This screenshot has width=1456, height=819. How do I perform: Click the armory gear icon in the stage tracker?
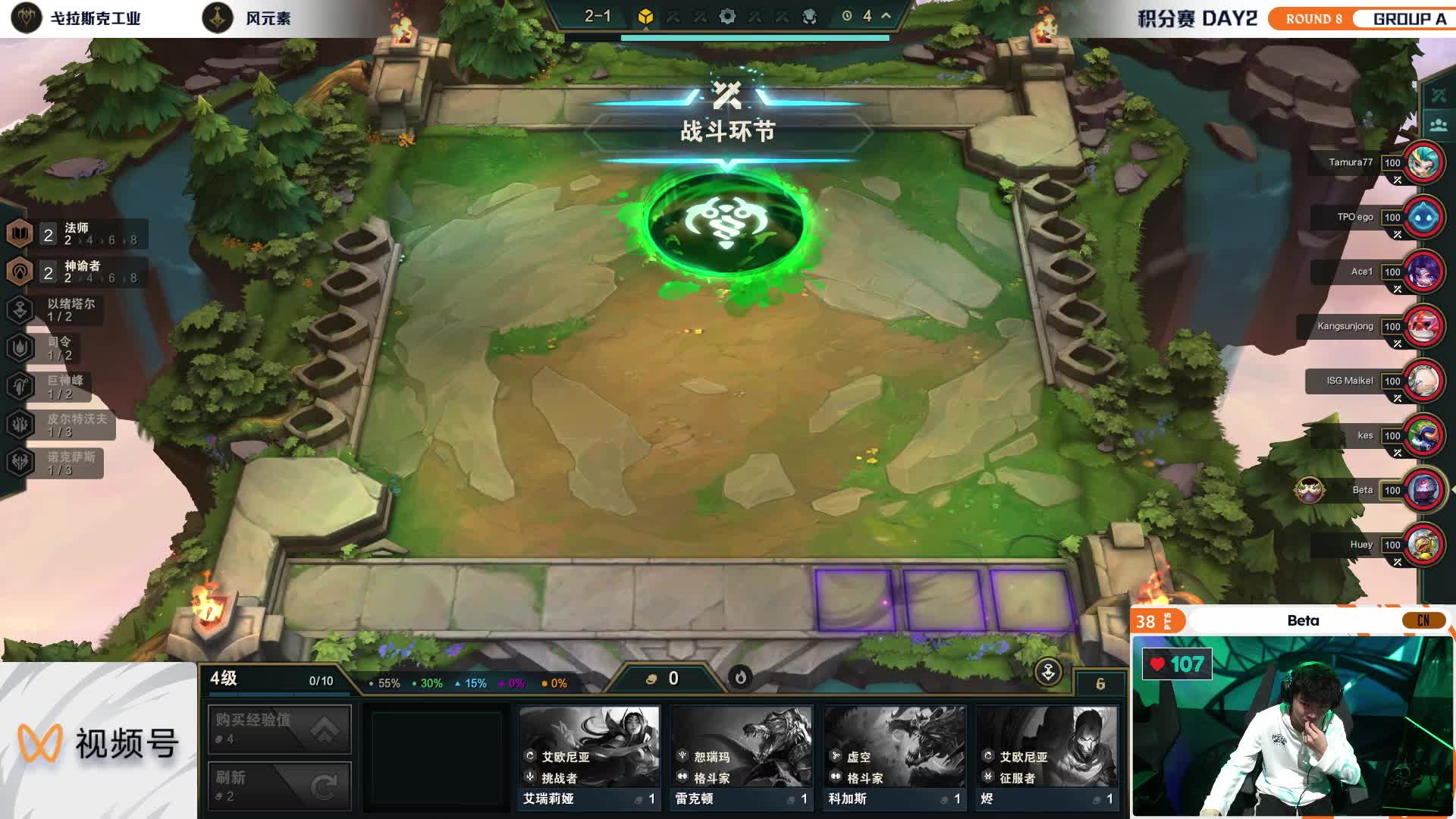pos(727,15)
